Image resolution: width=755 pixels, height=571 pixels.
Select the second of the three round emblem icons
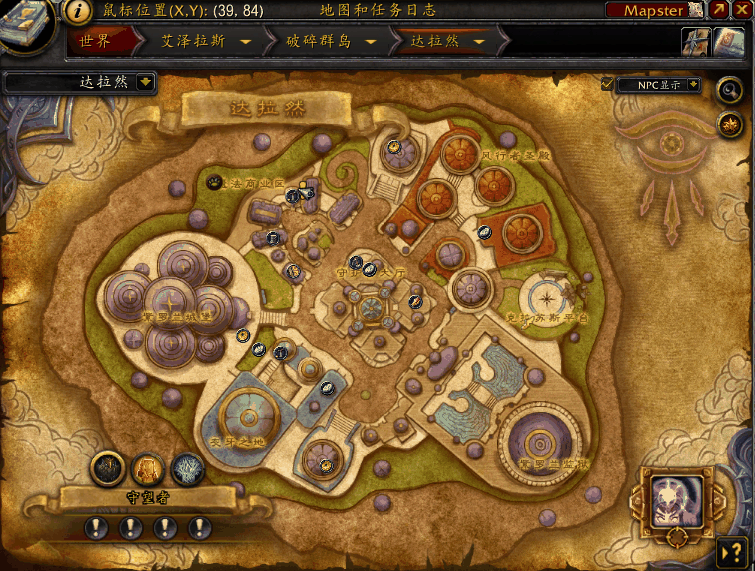[x=148, y=467]
